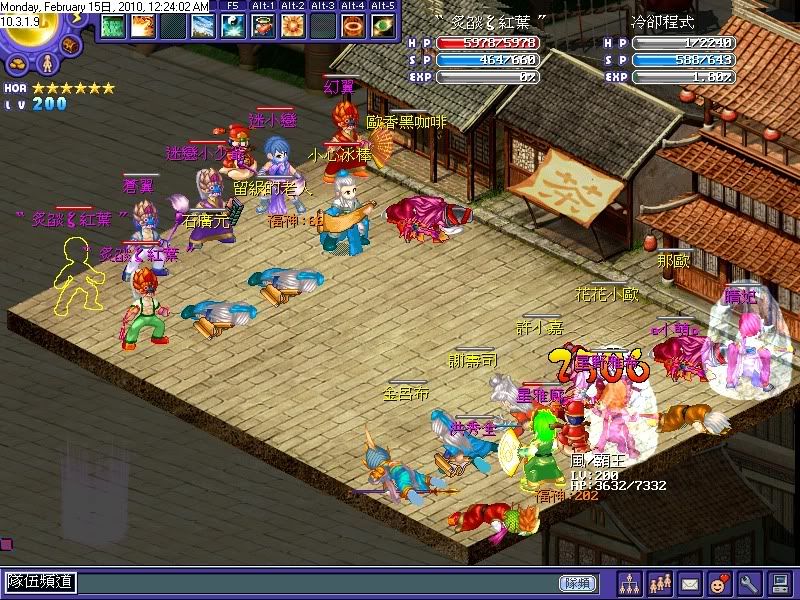This screenshot has height=600, width=800.
Task: Open the organization hierarchy chart icon
Action: coord(630,582)
